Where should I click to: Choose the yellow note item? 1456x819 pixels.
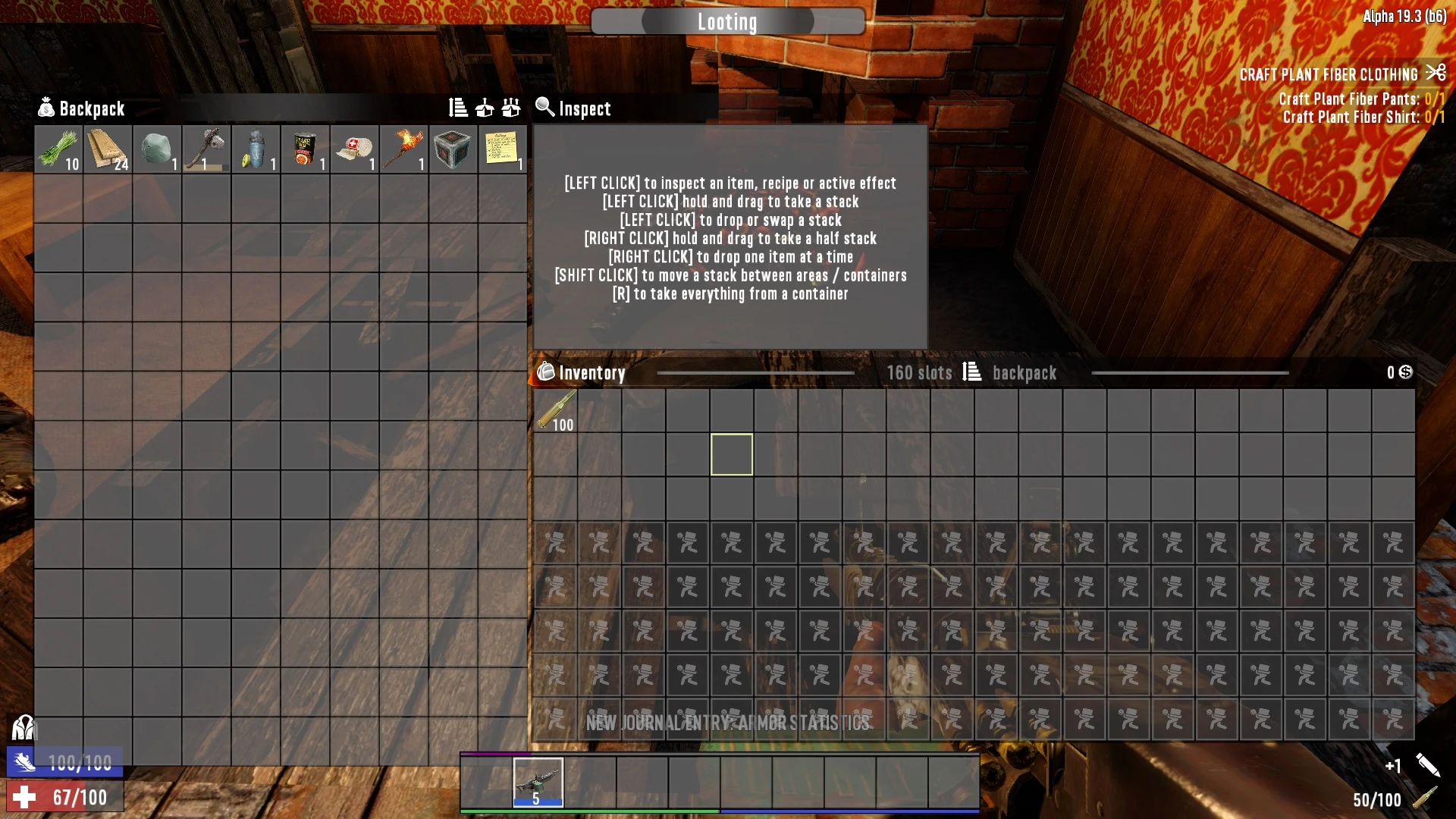click(502, 149)
